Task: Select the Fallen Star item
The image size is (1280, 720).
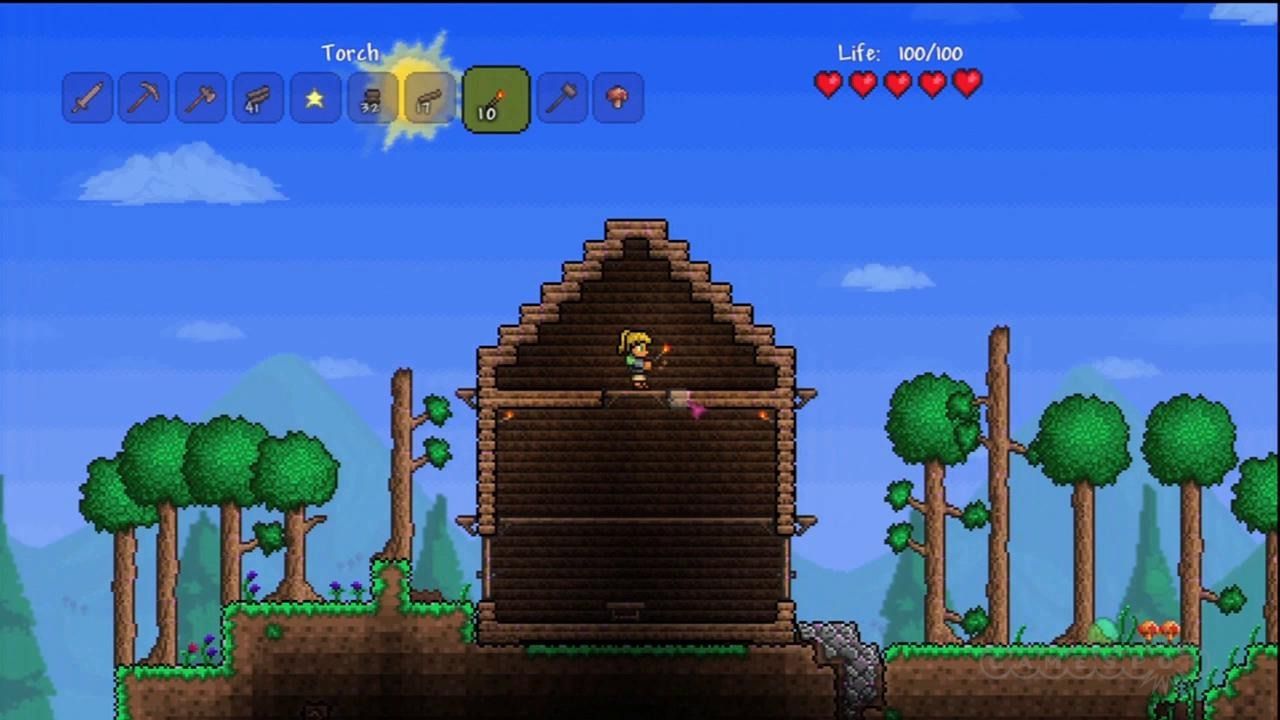Action: pos(315,97)
